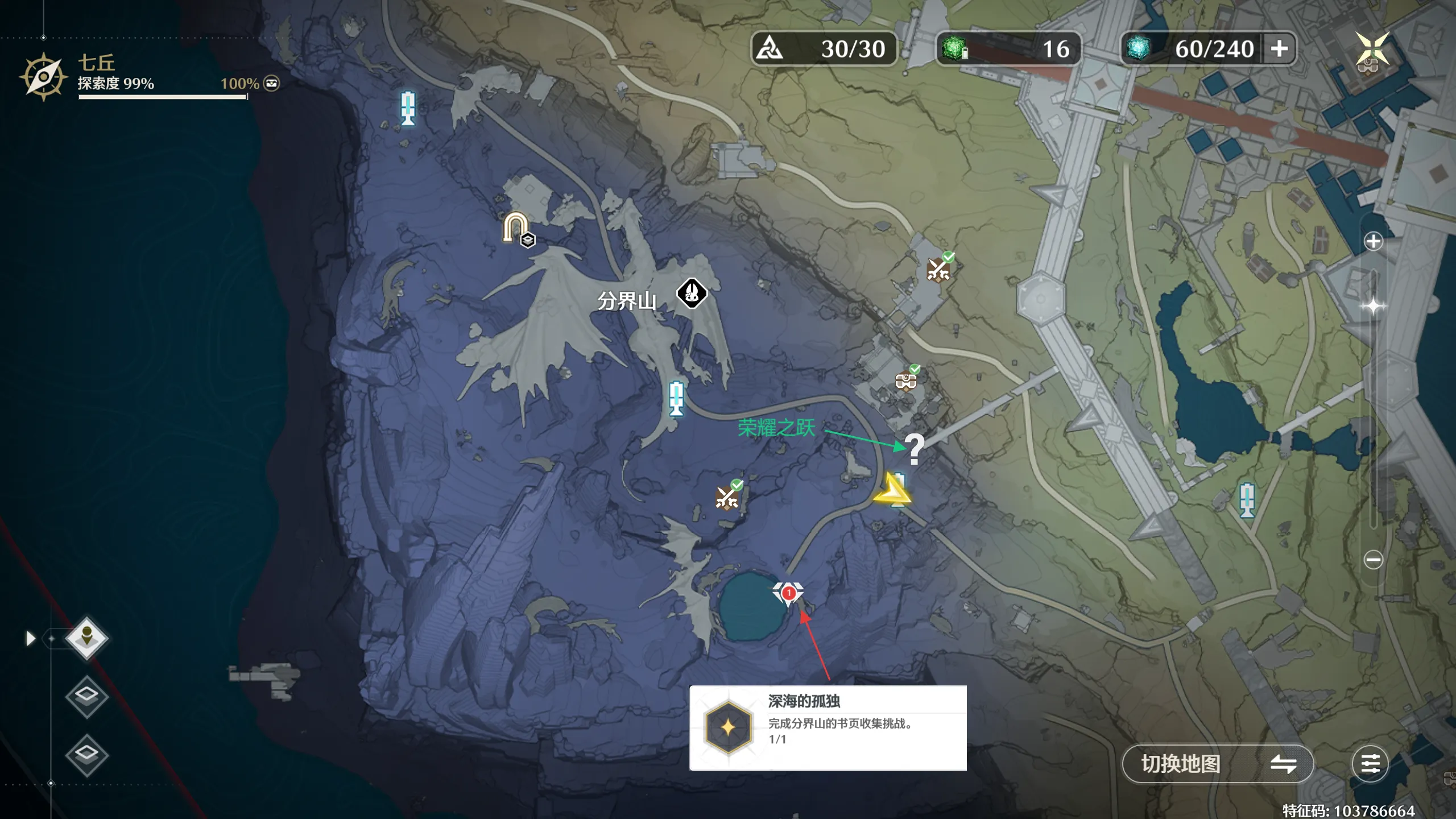Select the question mark map marker
The width and height of the screenshot is (1456, 819).
[914, 449]
